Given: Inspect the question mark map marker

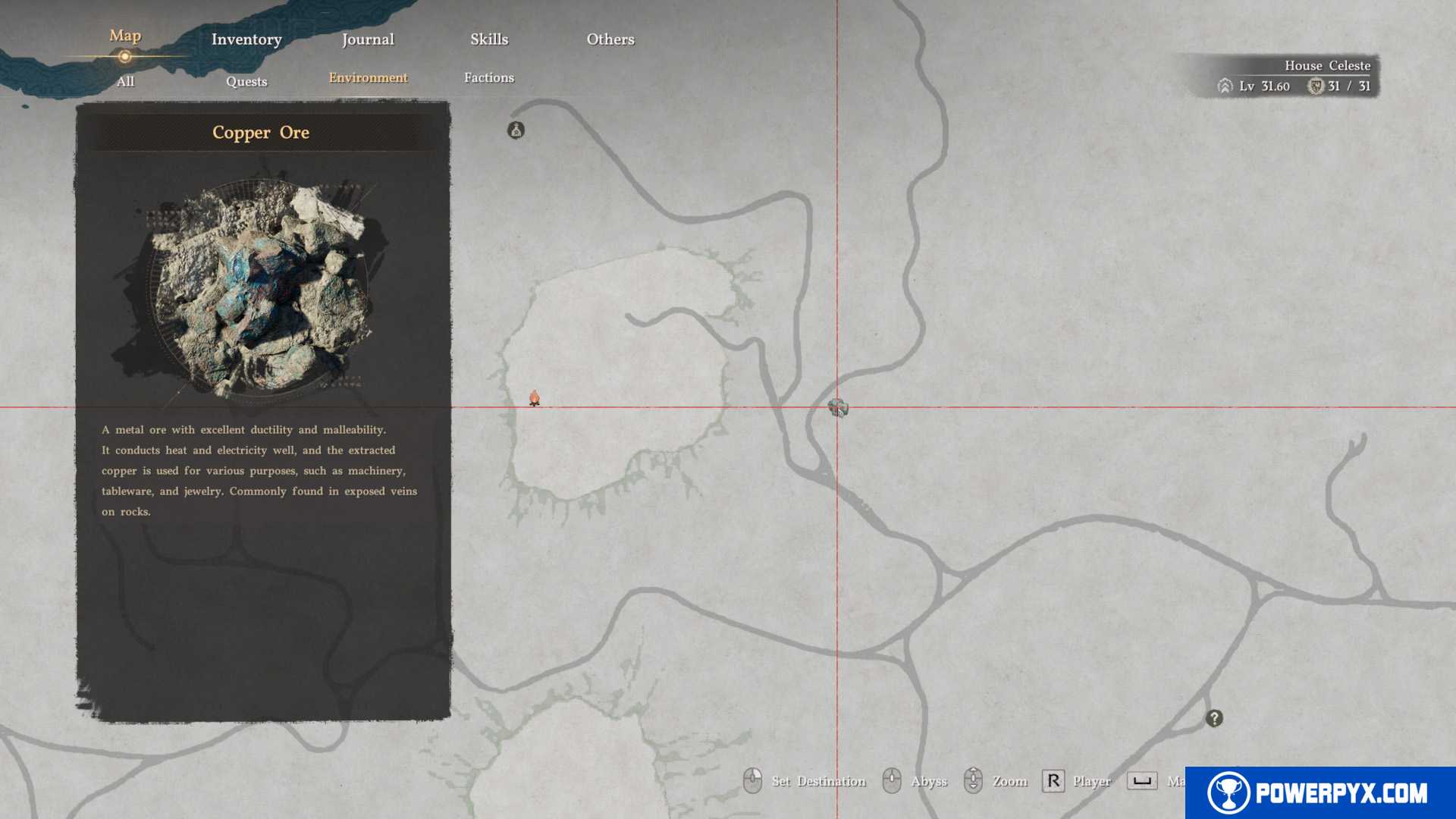Looking at the screenshot, I should [x=1214, y=718].
